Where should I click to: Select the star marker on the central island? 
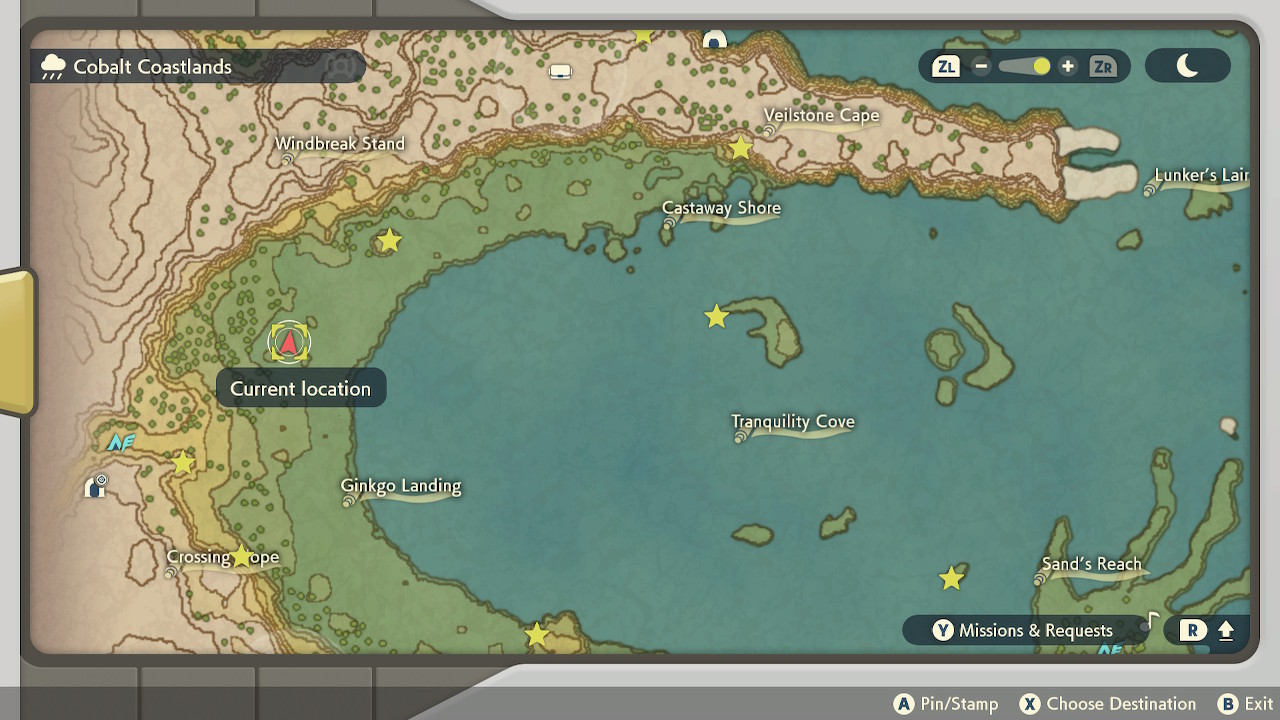716,316
